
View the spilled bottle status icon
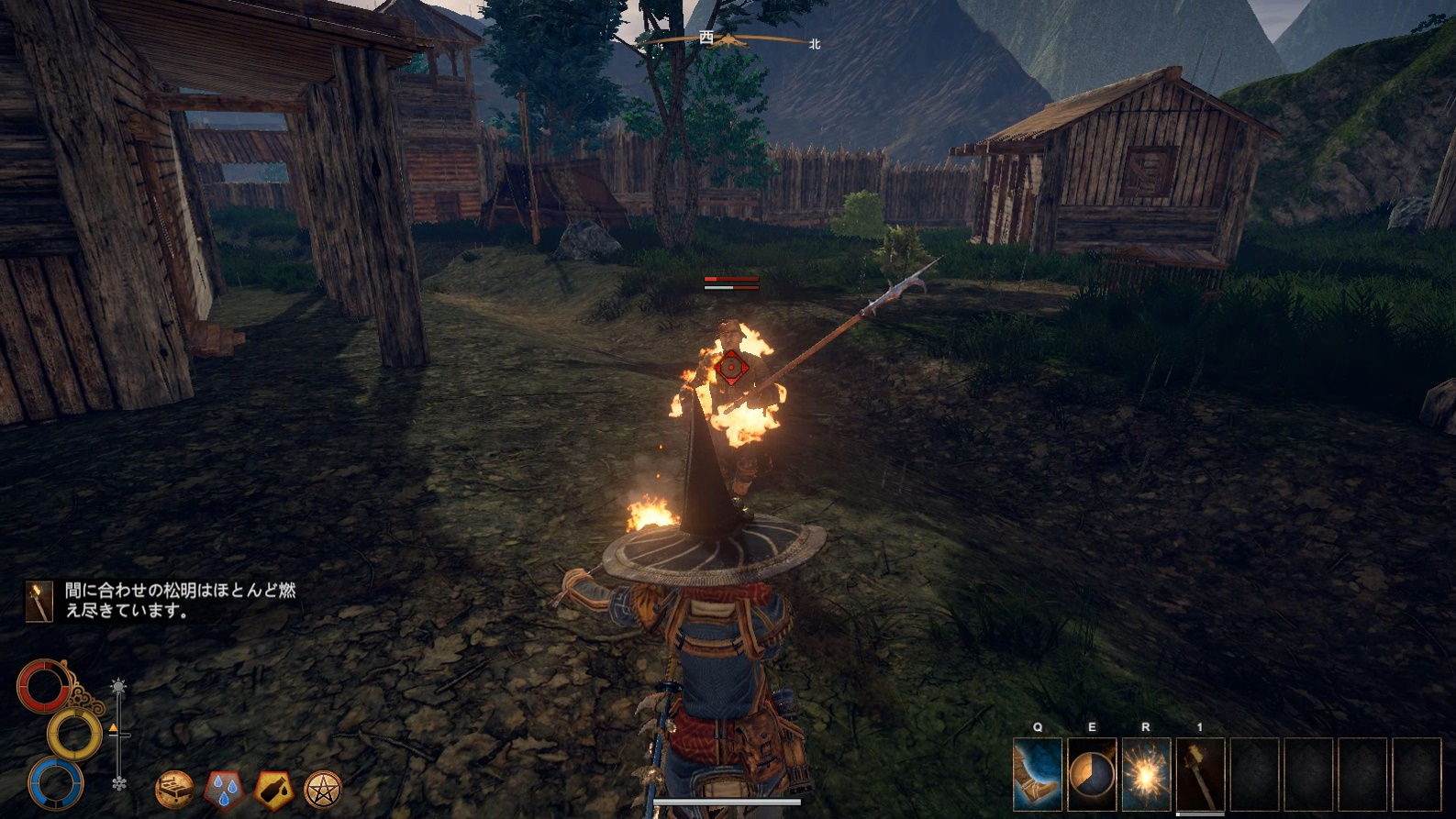[x=273, y=788]
